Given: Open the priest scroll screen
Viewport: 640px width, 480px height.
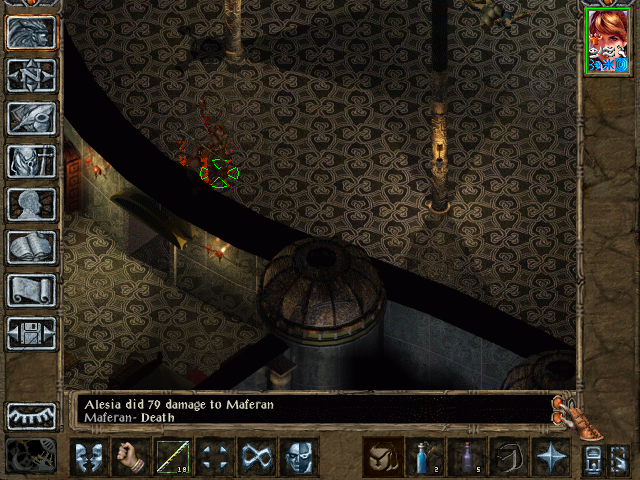Looking at the screenshot, I should [32, 290].
